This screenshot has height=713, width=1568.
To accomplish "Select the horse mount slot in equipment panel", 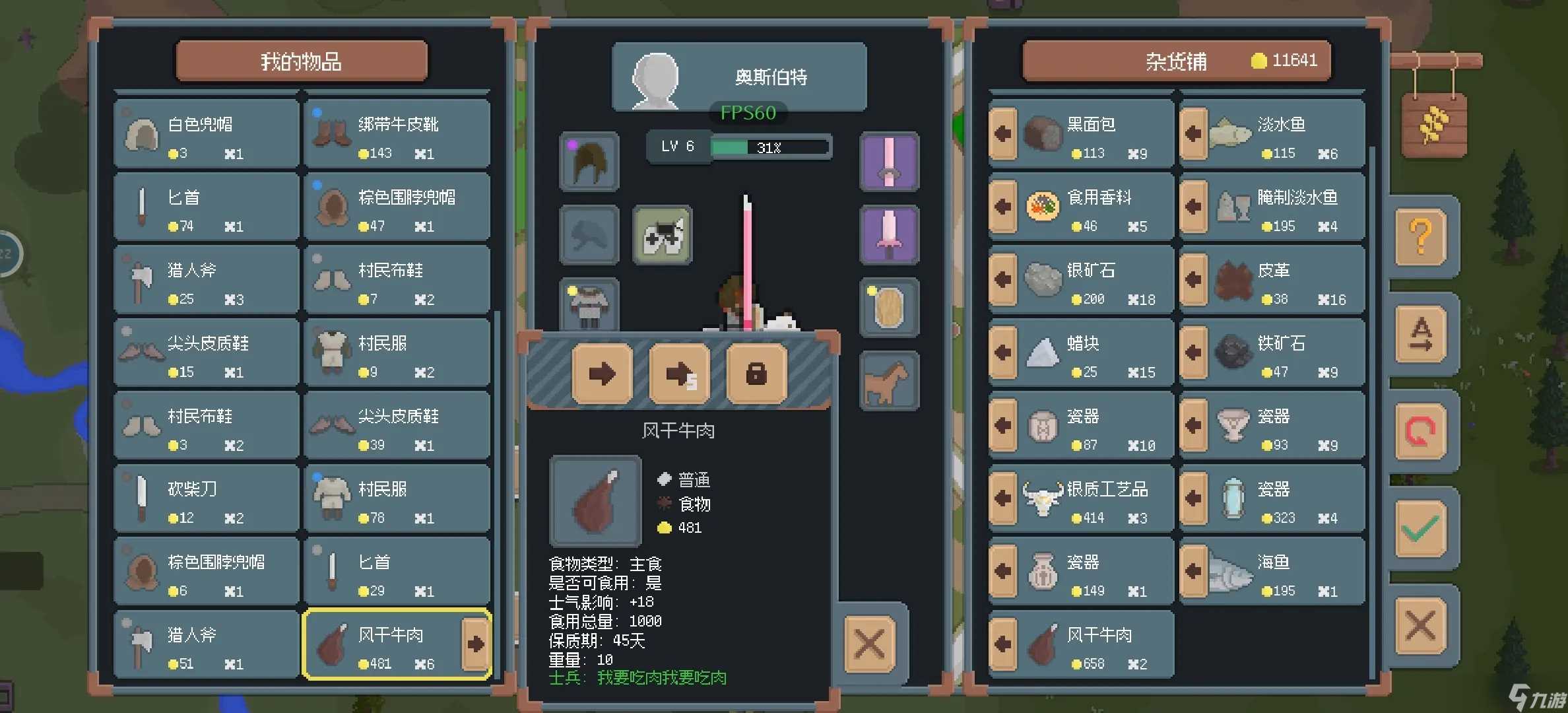I will coord(890,381).
